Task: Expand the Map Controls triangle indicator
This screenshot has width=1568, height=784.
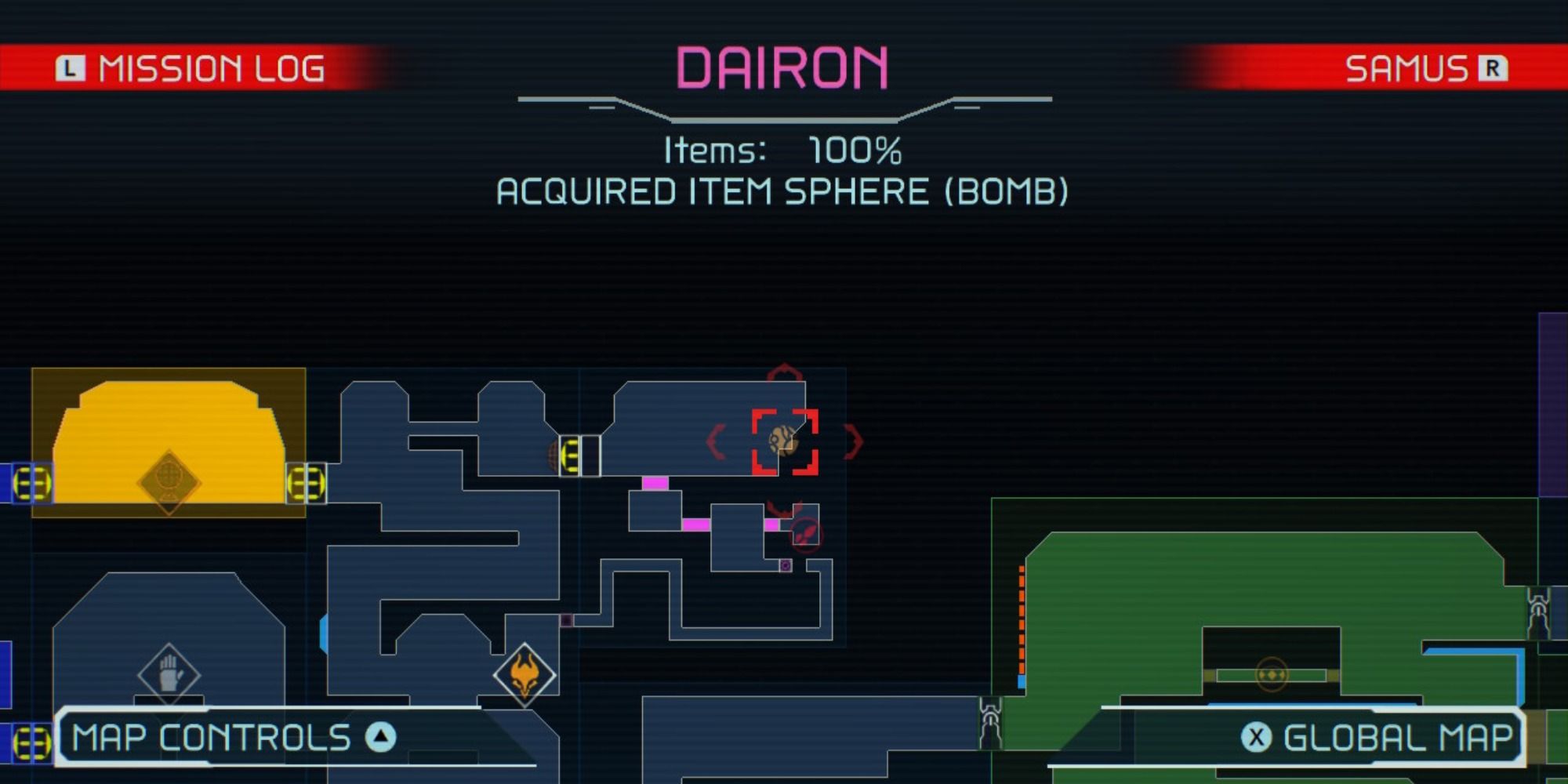Action: point(379,735)
